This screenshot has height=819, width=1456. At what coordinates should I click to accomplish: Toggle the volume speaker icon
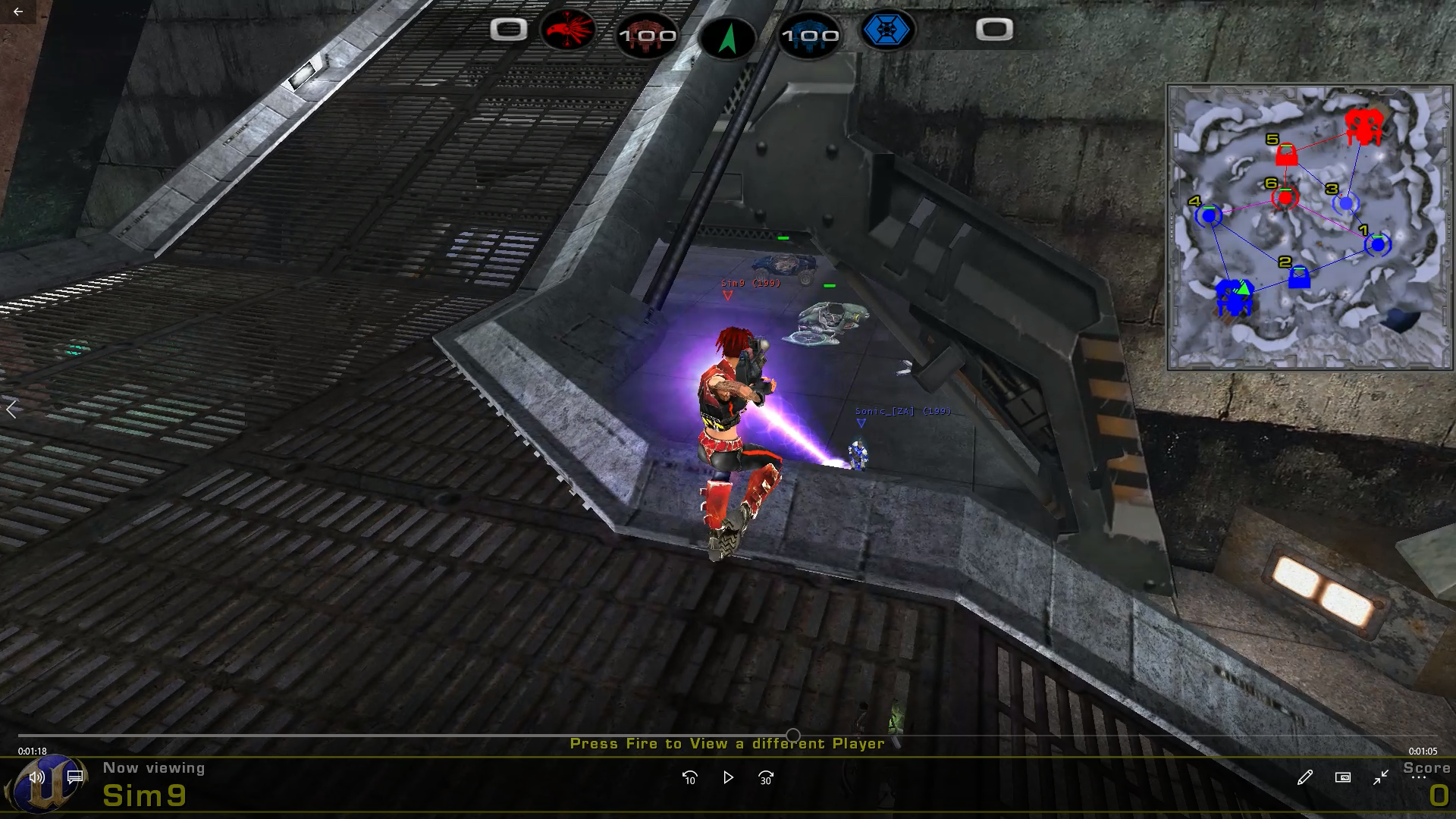[36, 777]
